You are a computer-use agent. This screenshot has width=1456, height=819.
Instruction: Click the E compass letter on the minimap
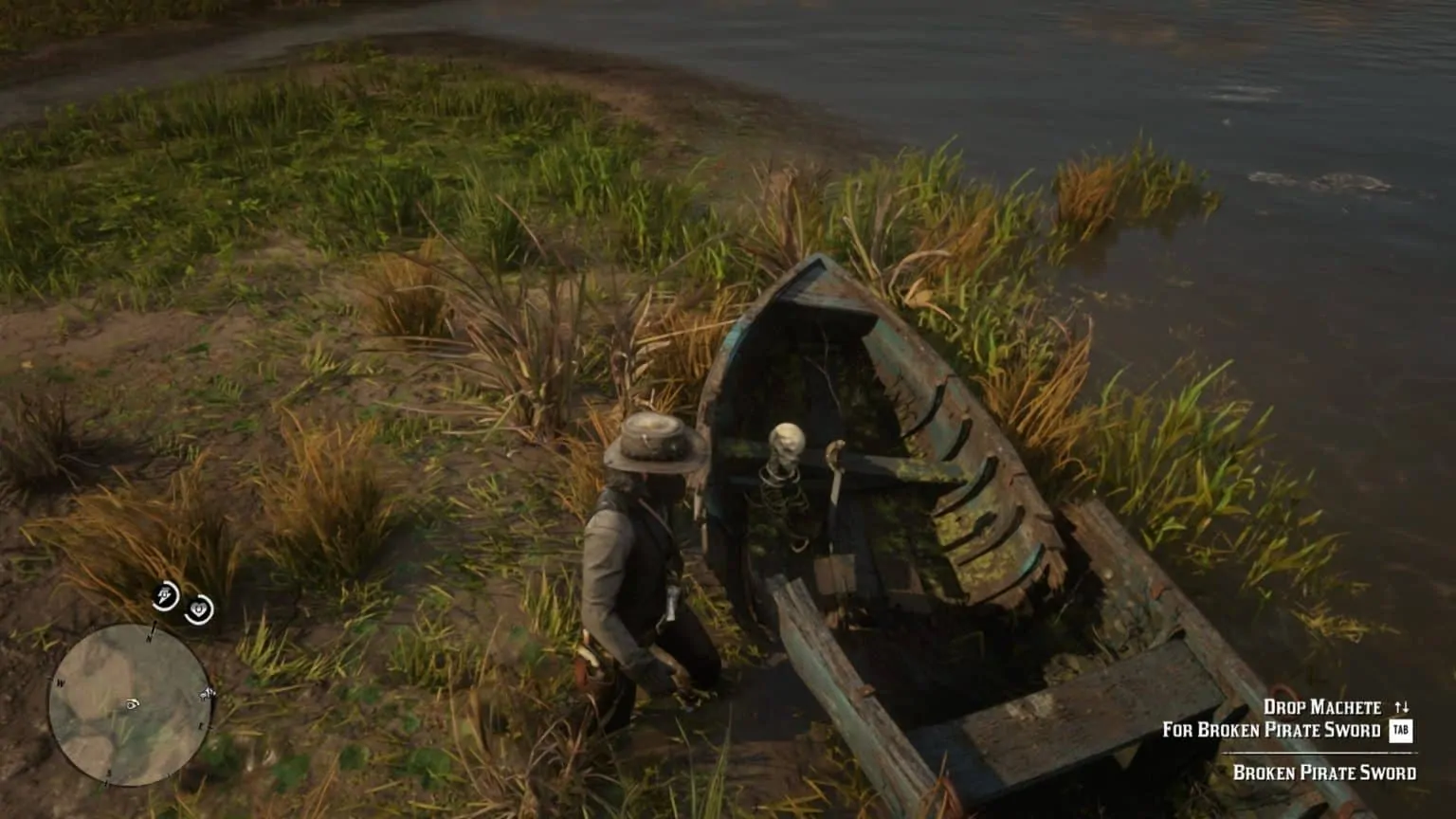[201, 725]
